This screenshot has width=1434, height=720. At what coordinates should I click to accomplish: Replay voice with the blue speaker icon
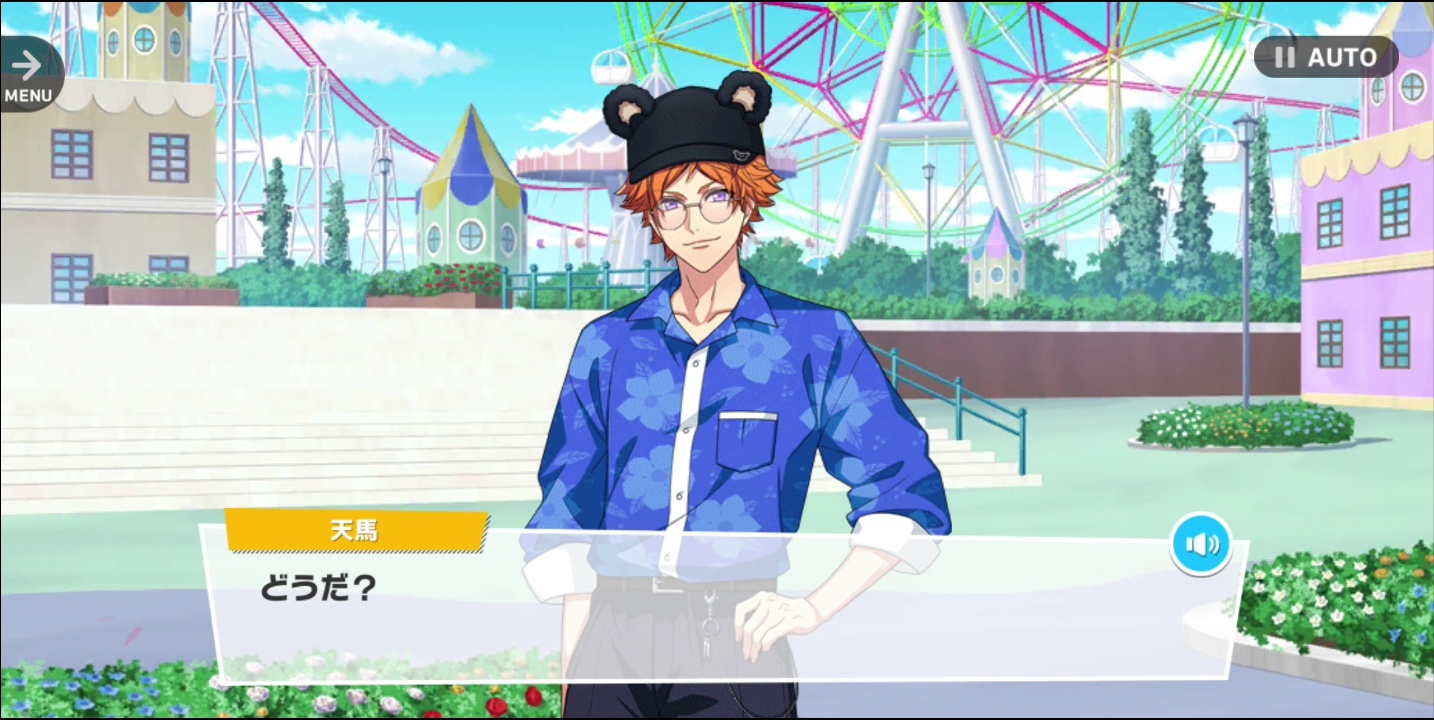click(x=1201, y=544)
